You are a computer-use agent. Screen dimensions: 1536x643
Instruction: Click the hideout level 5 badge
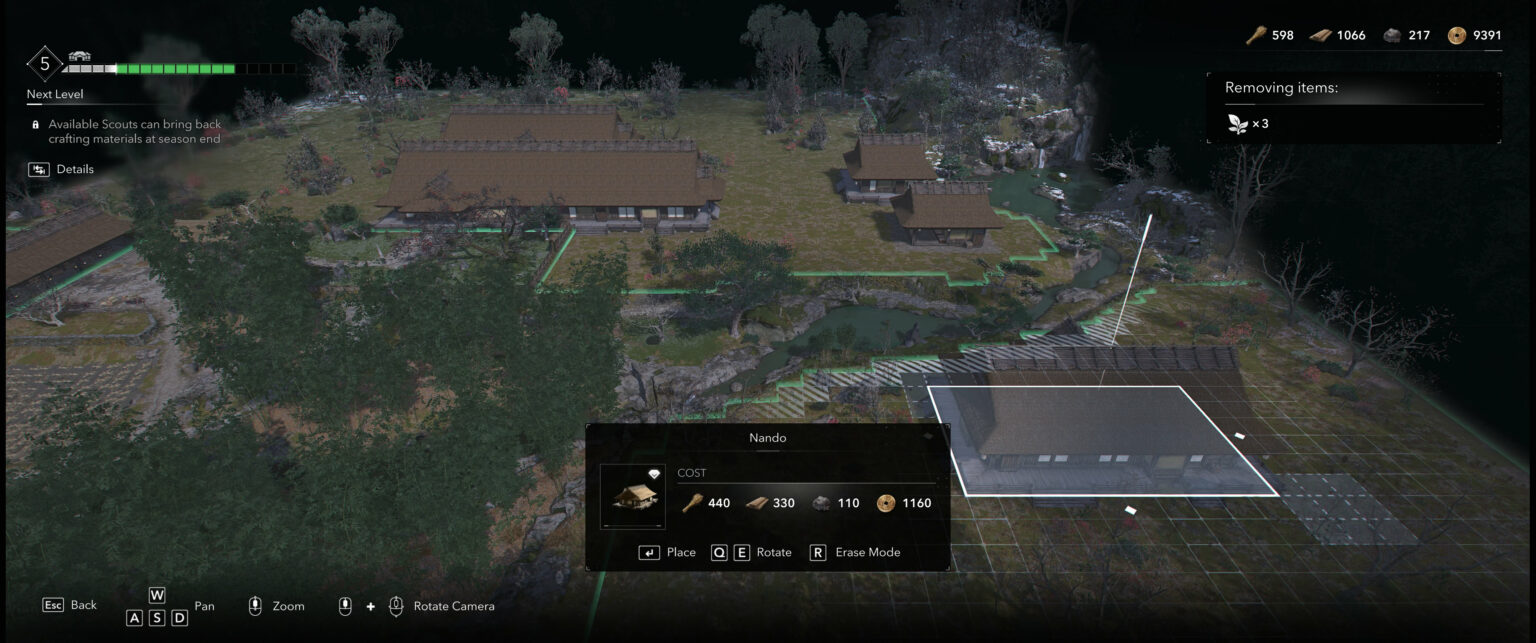[x=45, y=64]
